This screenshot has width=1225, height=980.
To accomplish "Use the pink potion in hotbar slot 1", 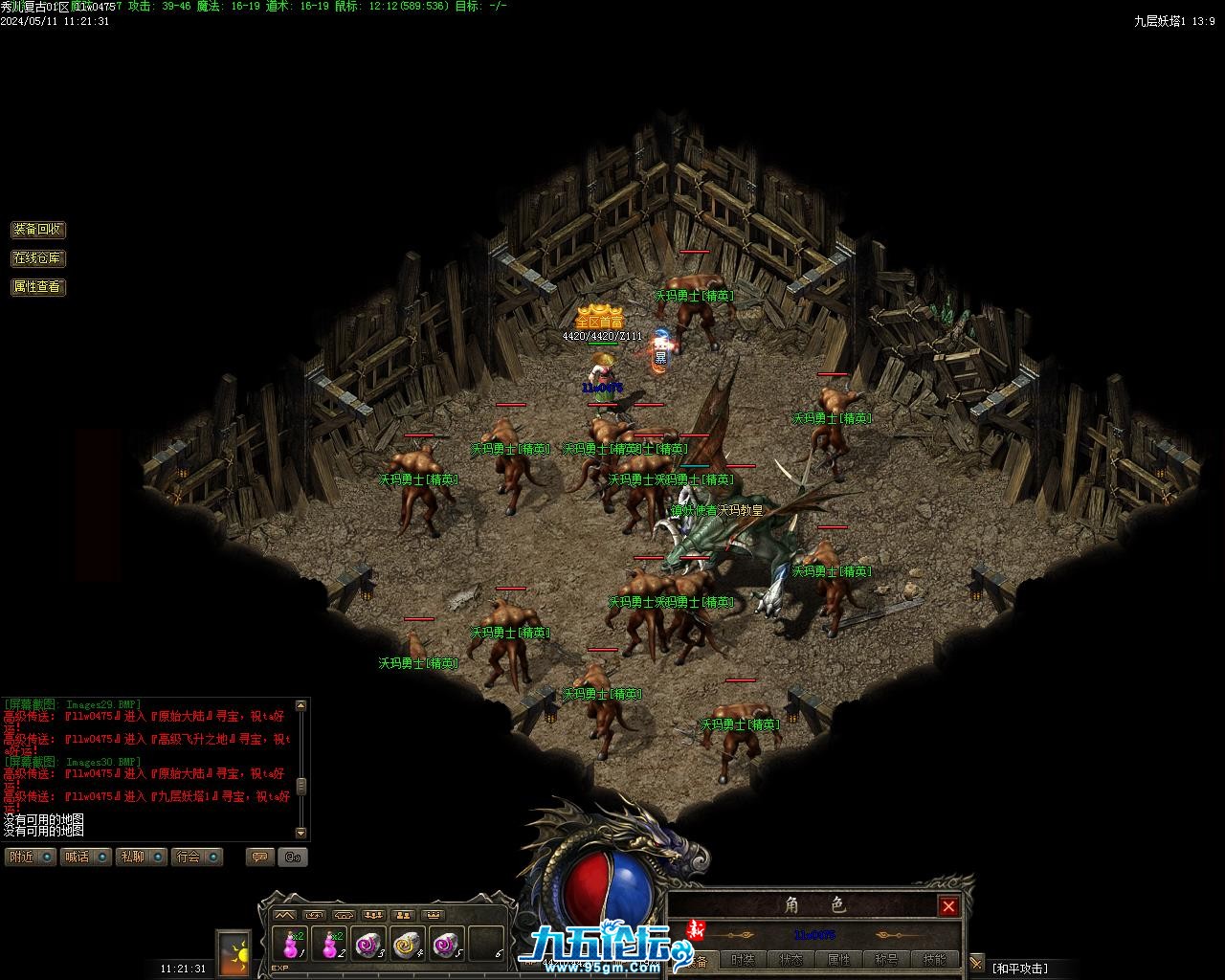I will 290,945.
